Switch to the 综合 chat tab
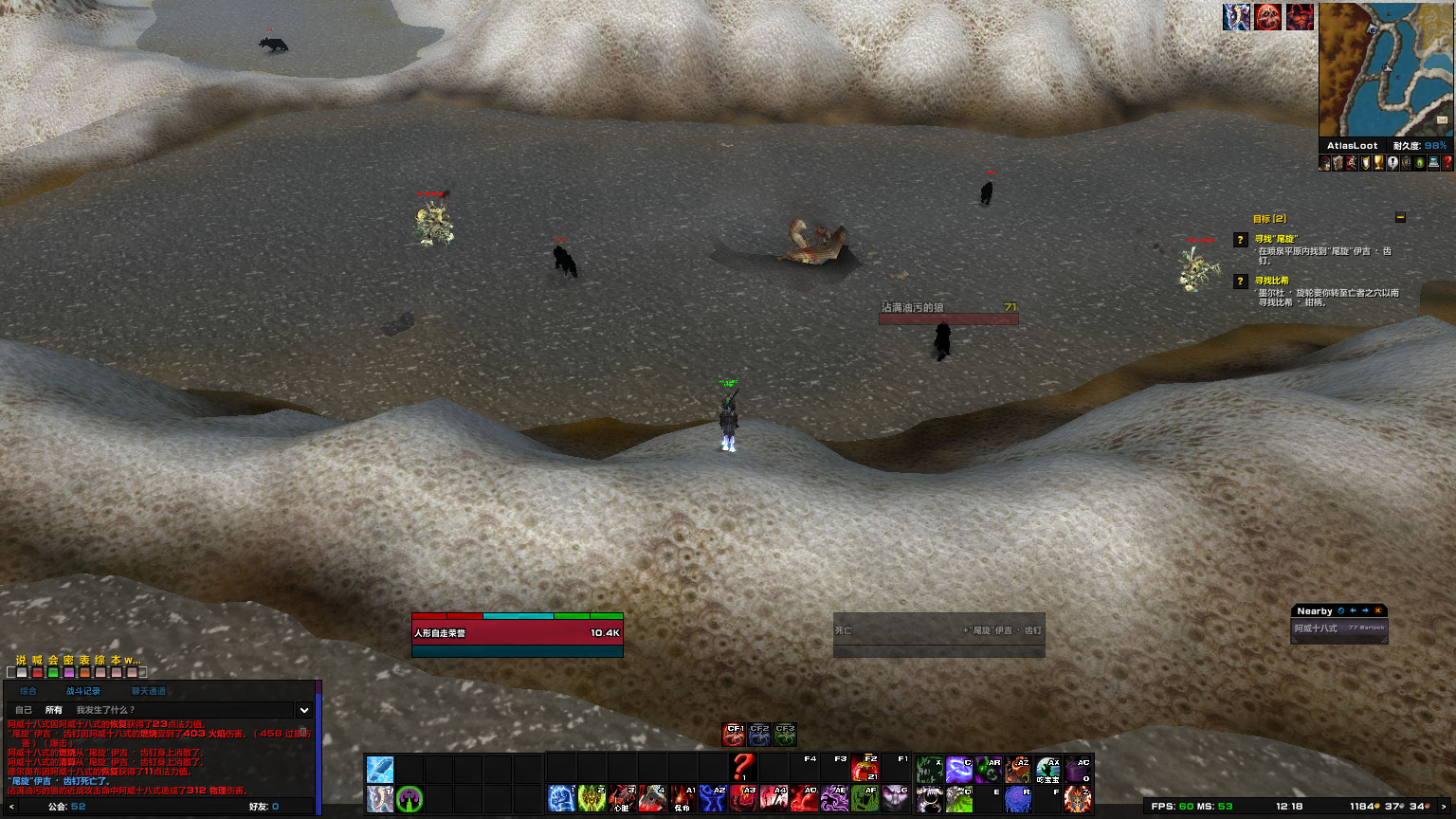Screen dimensions: 1456x819 pyautogui.click(x=28, y=691)
